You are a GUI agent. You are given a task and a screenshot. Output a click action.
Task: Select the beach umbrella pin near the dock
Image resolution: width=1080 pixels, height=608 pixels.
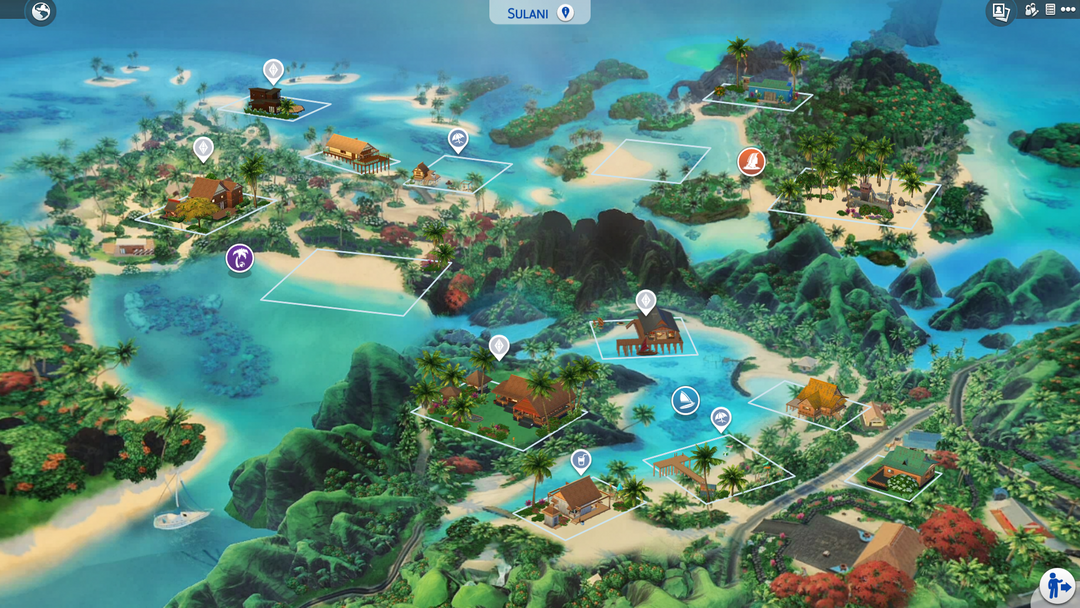point(720,418)
